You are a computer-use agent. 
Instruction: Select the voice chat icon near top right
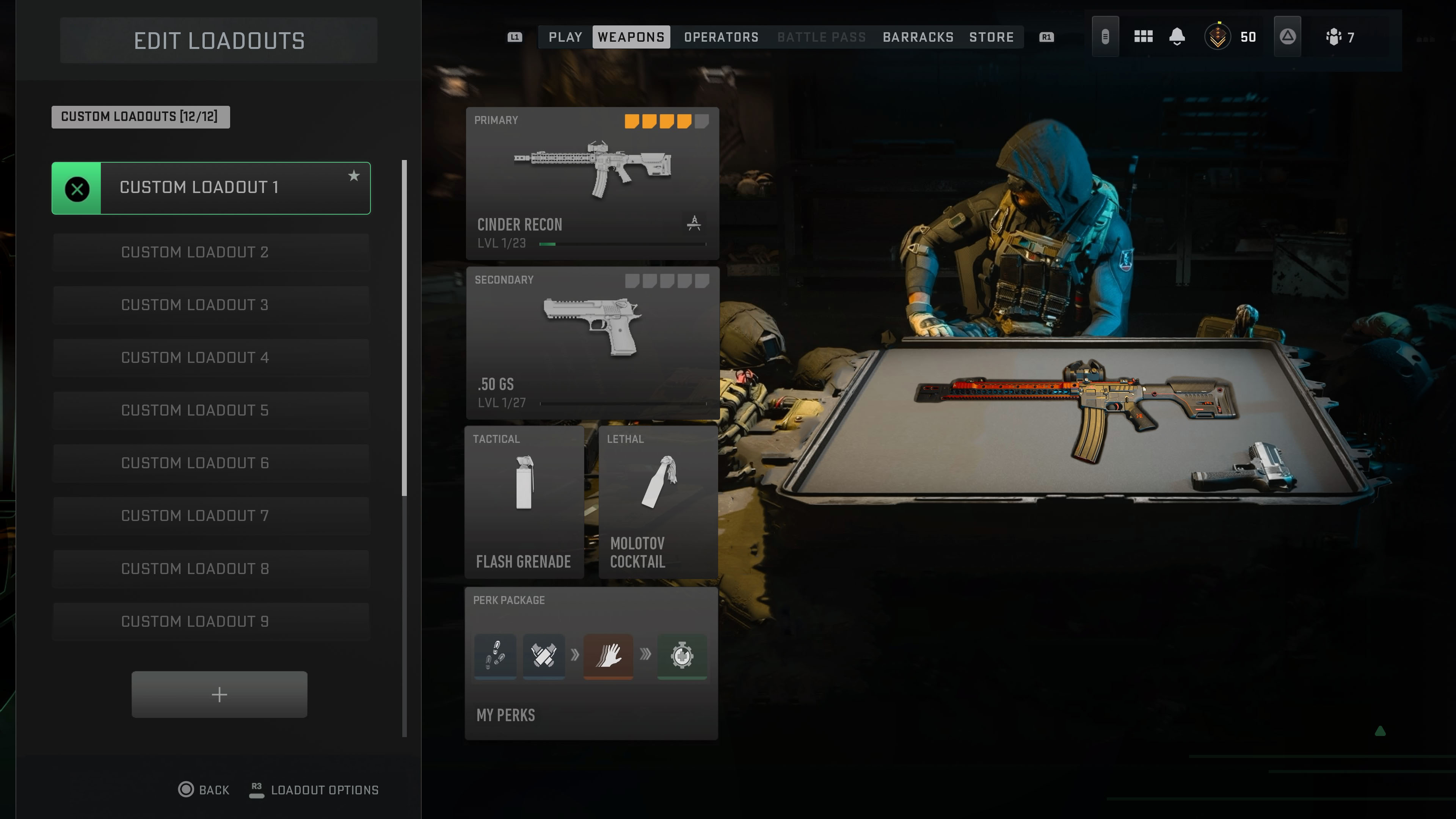[x=1105, y=36]
